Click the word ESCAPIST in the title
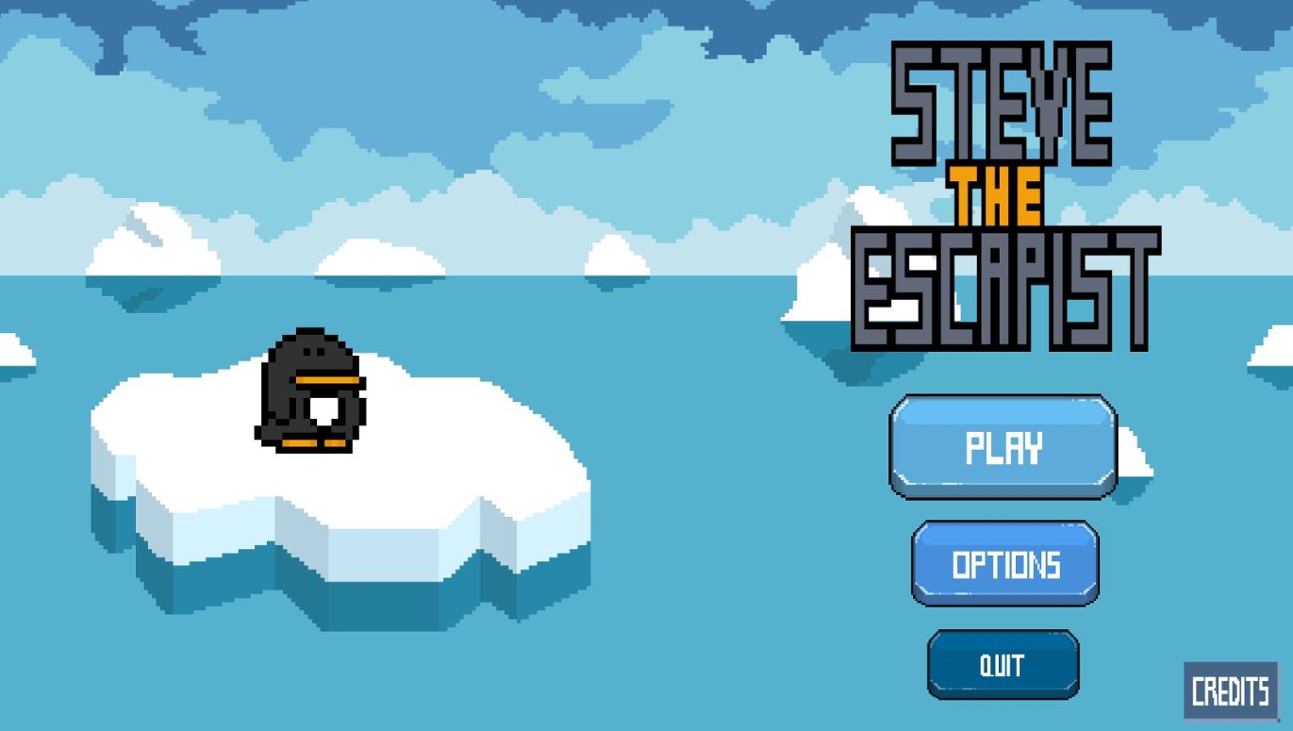 [x=1005, y=290]
